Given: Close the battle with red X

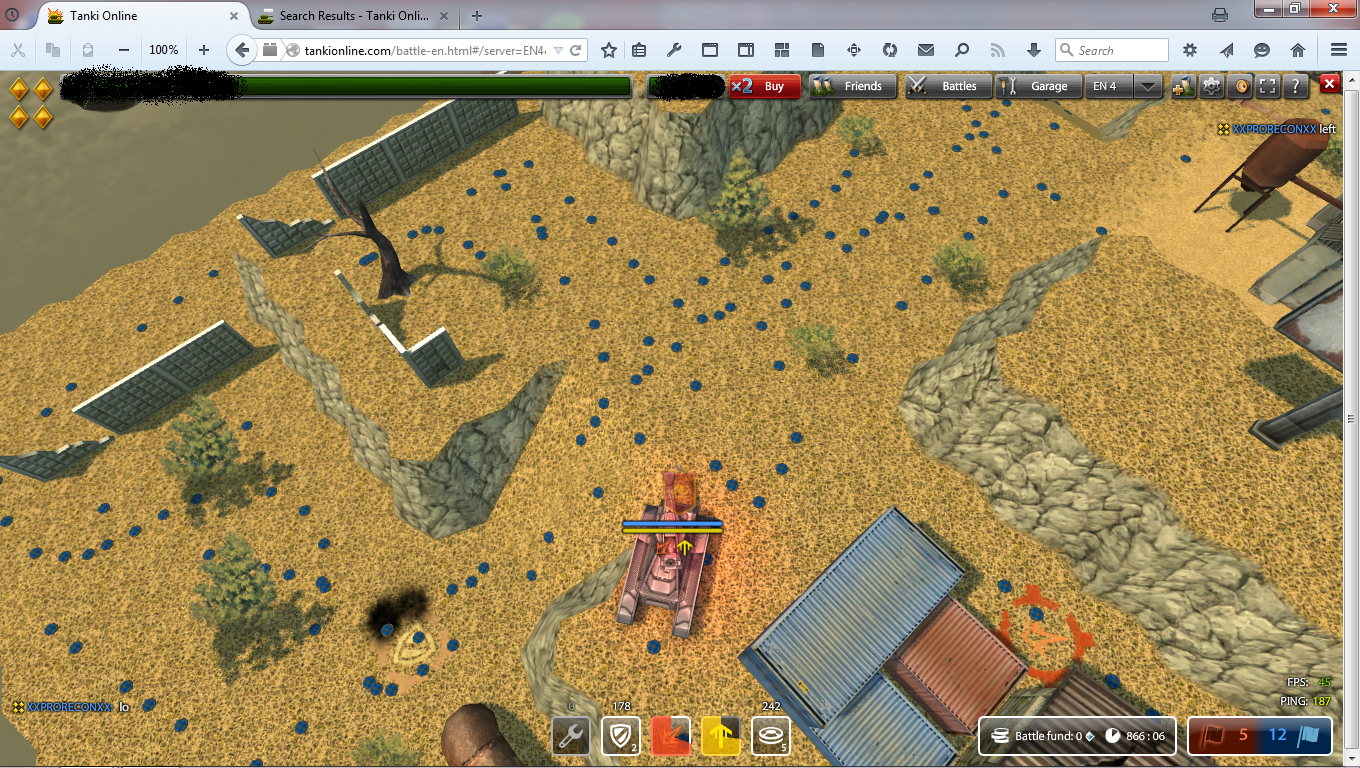Looking at the screenshot, I should pyautogui.click(x=1330, y=84).
